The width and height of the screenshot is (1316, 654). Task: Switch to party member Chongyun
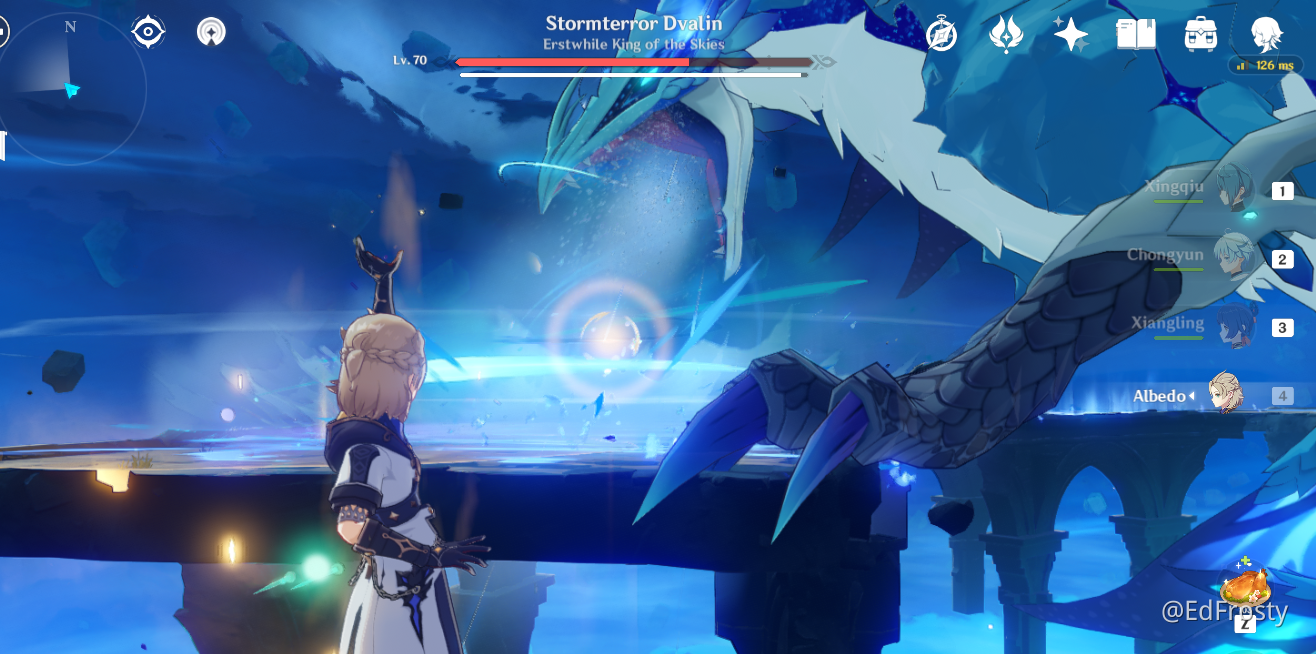[1235, 258]
